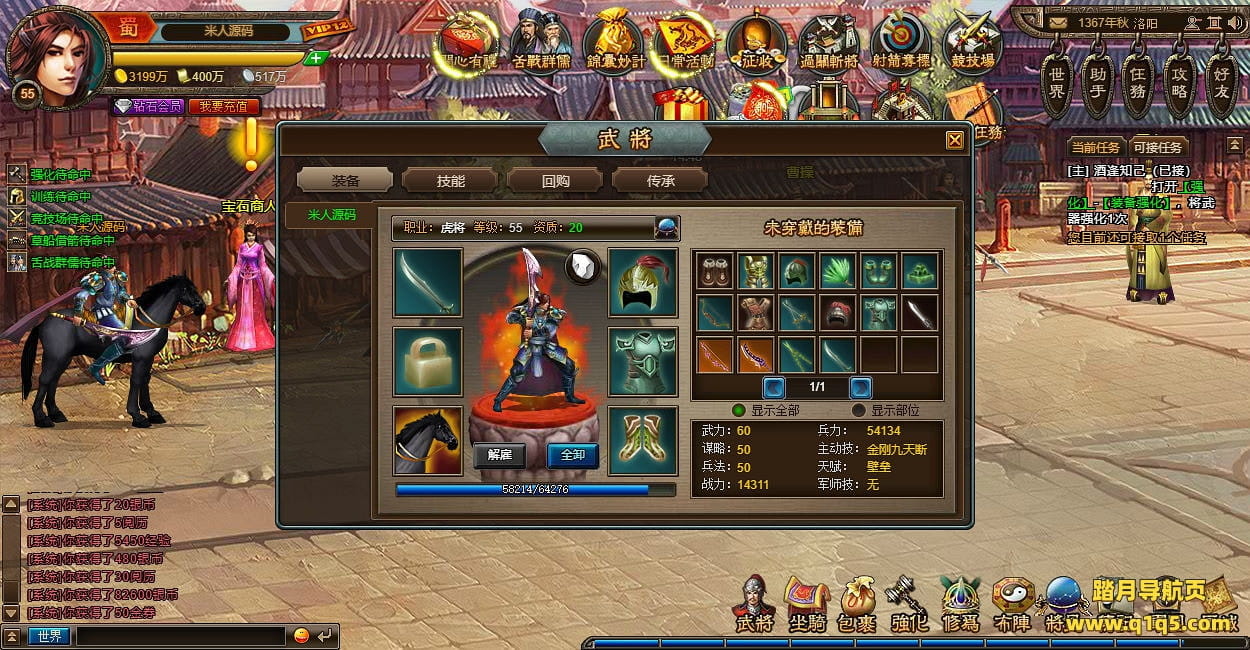Select the green feather fan in unequipped items

pyautogui.click(x=837, y=271)
